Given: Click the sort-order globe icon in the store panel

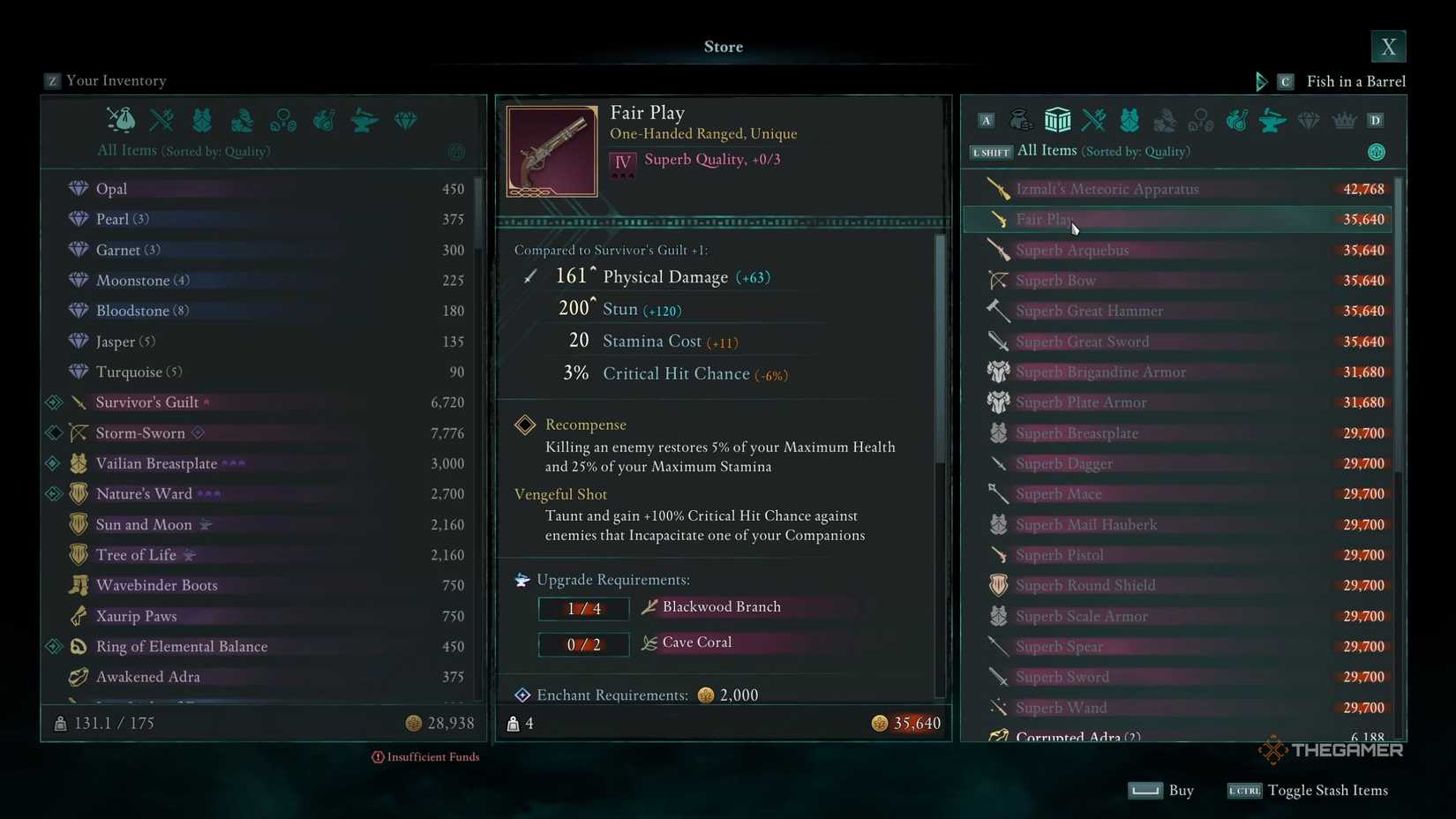Looking at the screenshot, I should (1377, 151).
